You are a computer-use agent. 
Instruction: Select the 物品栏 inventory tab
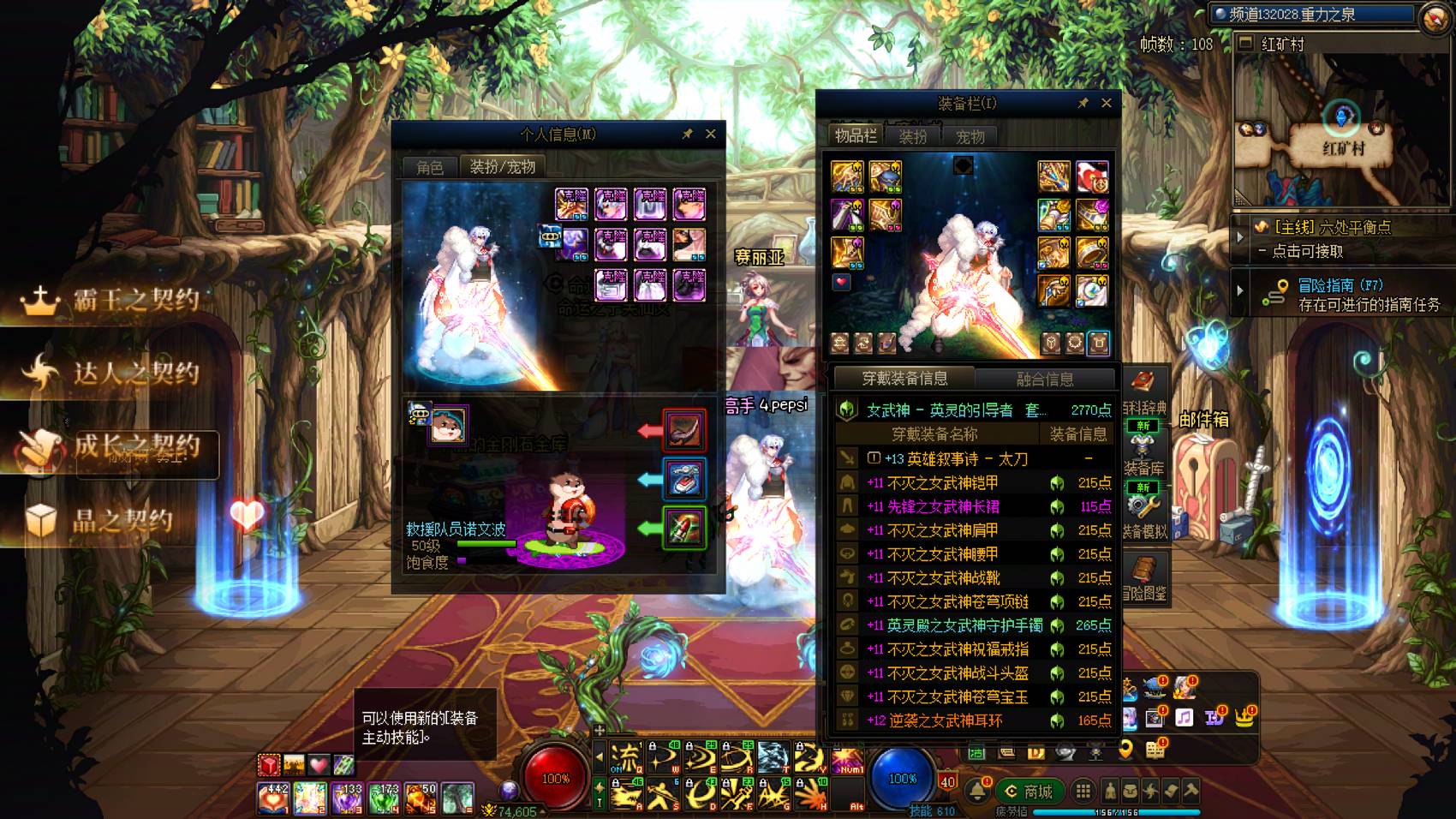pos(856,136)
